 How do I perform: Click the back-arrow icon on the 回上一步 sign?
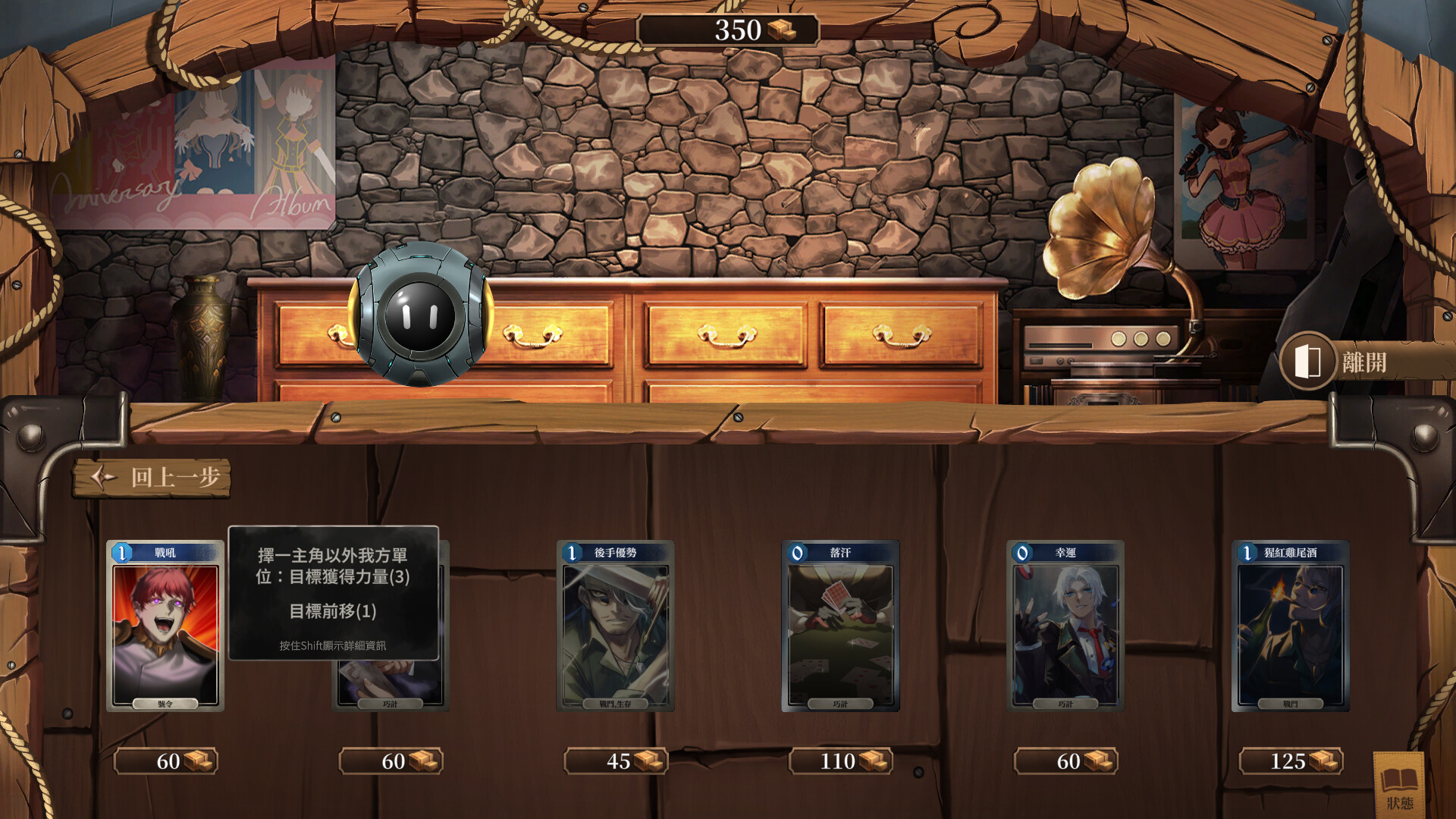[103, 477]
